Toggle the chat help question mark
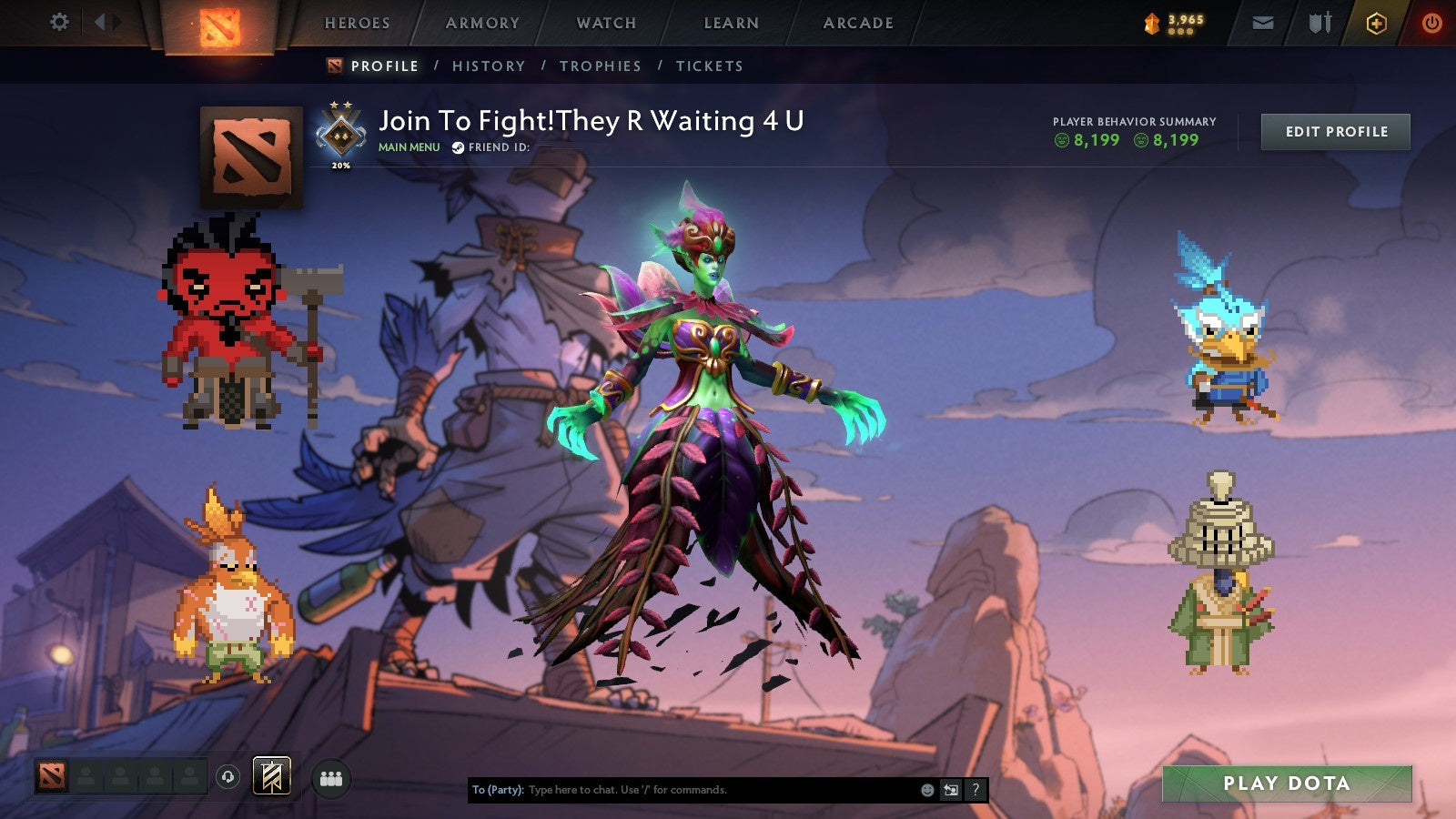 click(x=976, y=790)
